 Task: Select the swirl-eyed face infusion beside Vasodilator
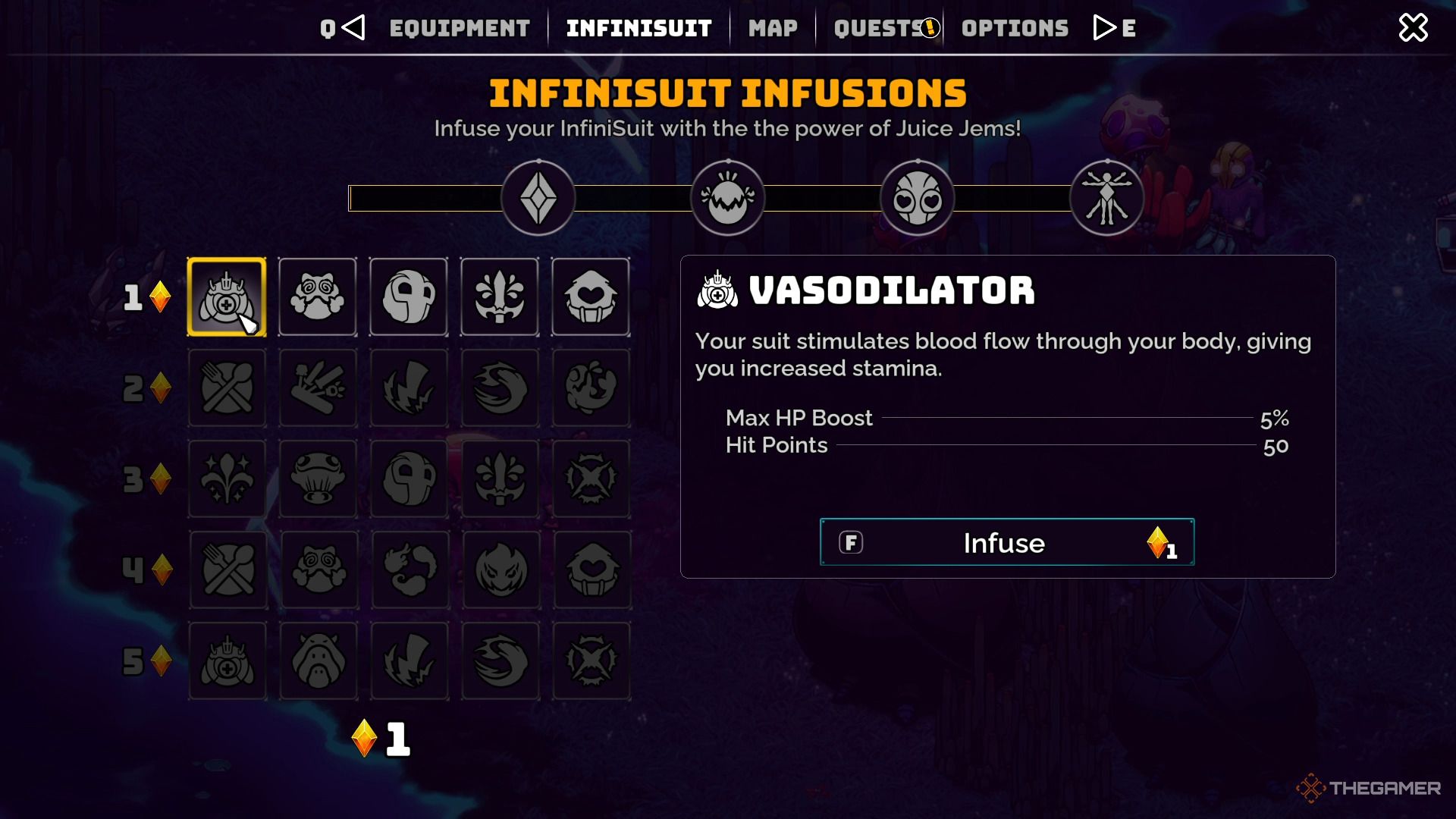(318, 296)
